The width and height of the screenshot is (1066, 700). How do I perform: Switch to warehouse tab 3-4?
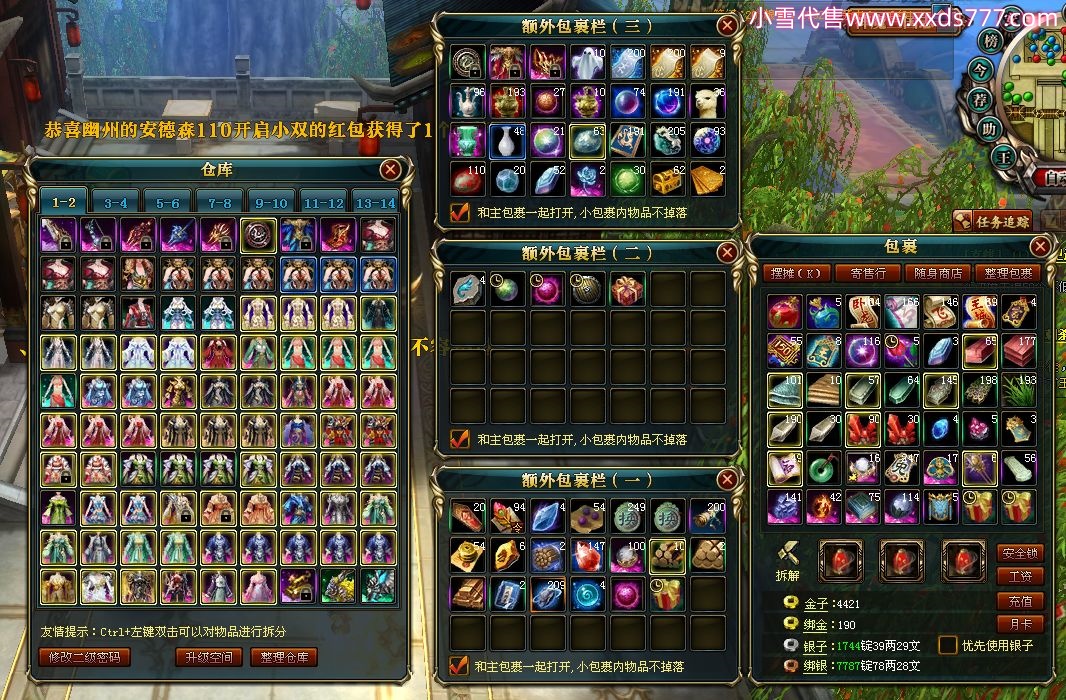pos(115,202)
